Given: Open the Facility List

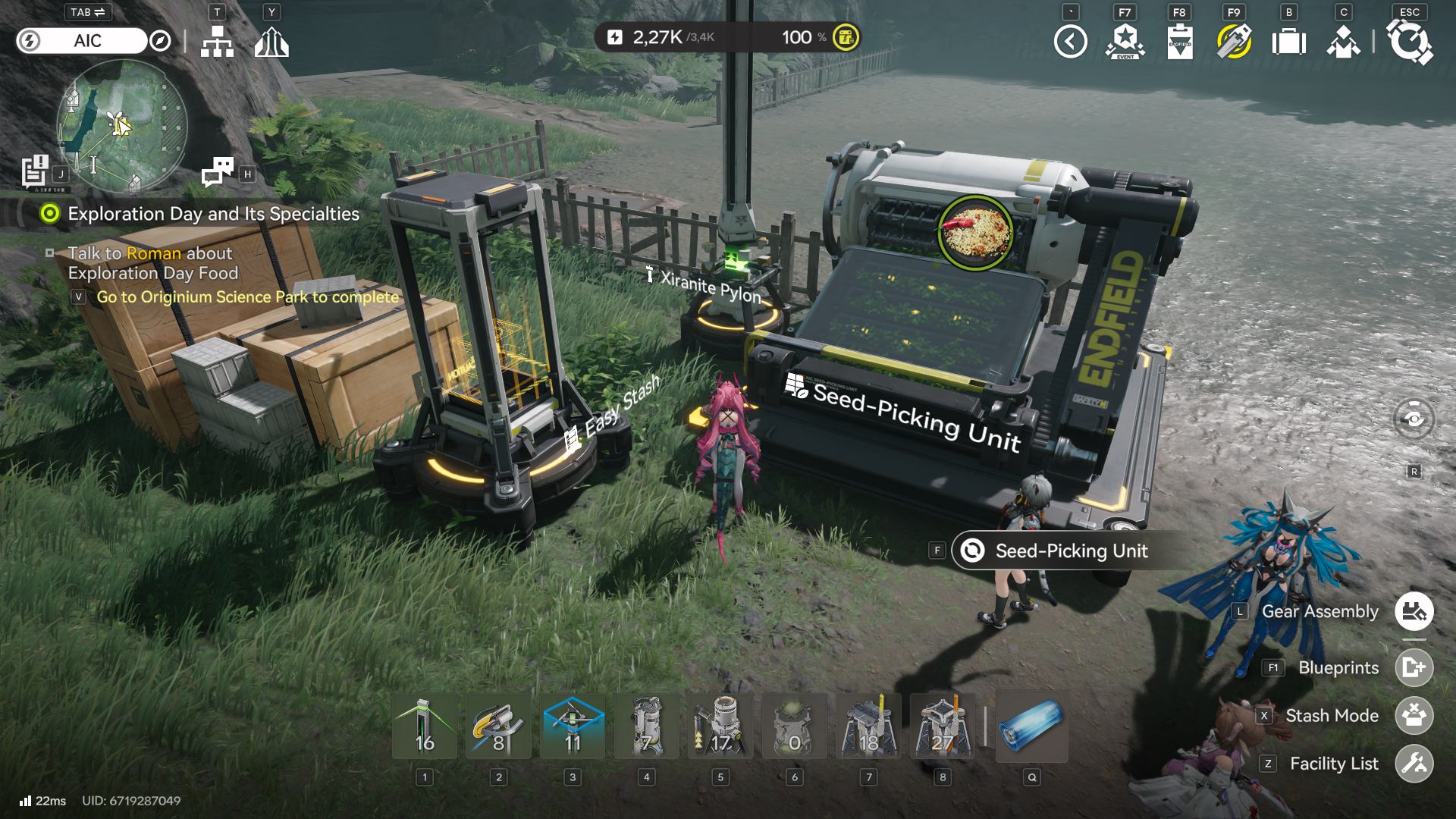Looking at the screenshot, I should tap(1414, 764).
